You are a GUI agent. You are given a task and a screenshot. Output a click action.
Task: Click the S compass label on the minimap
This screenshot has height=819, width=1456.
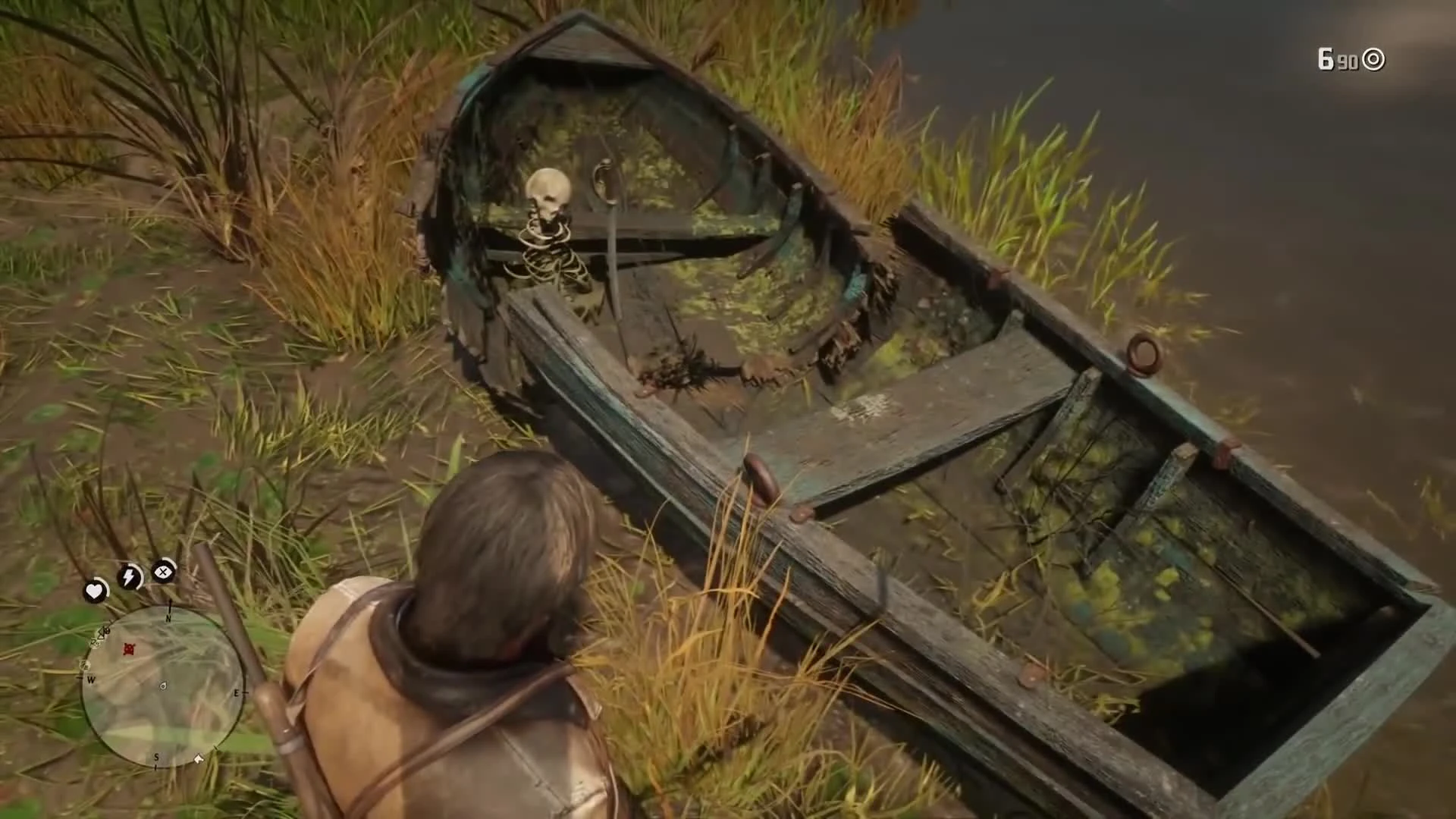(156, 758)
